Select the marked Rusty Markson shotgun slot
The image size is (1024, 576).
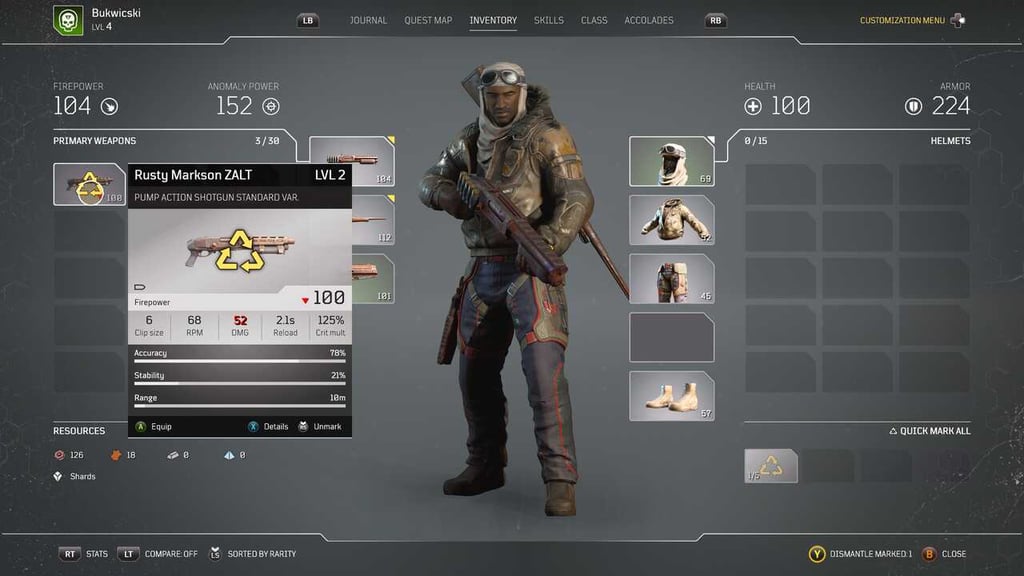point(90,184)
